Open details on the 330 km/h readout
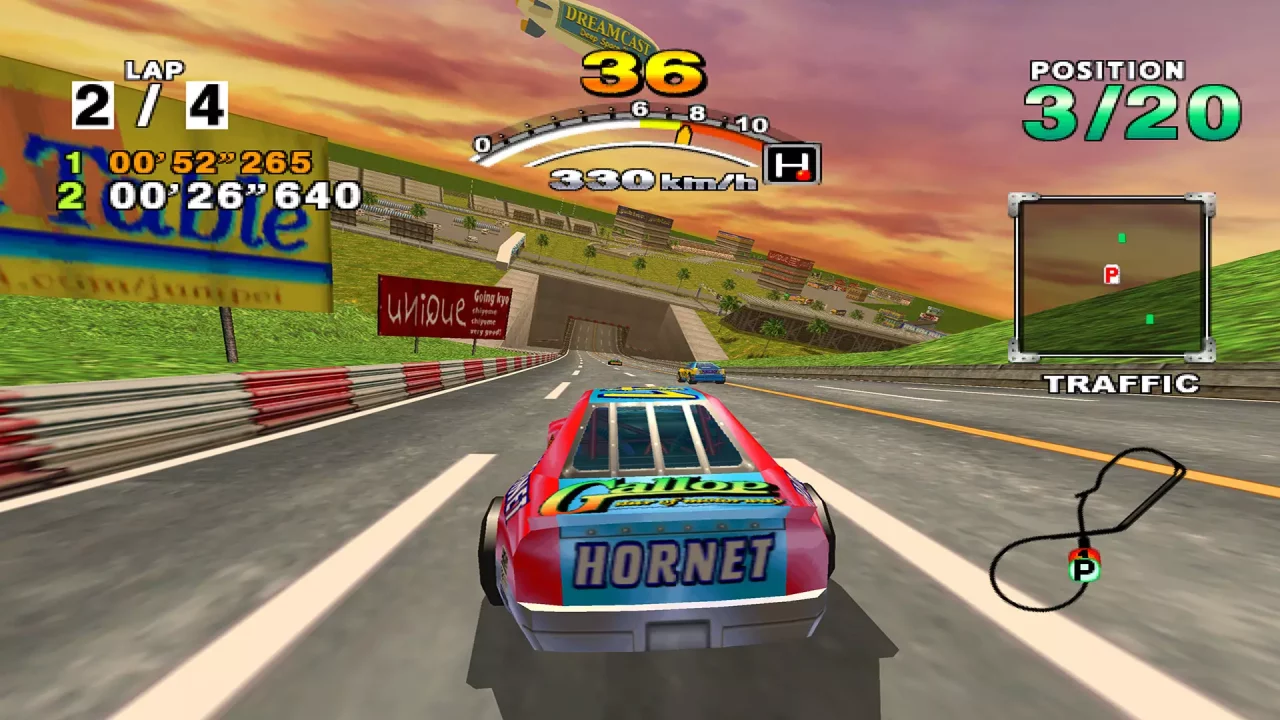 click(622, 178)
